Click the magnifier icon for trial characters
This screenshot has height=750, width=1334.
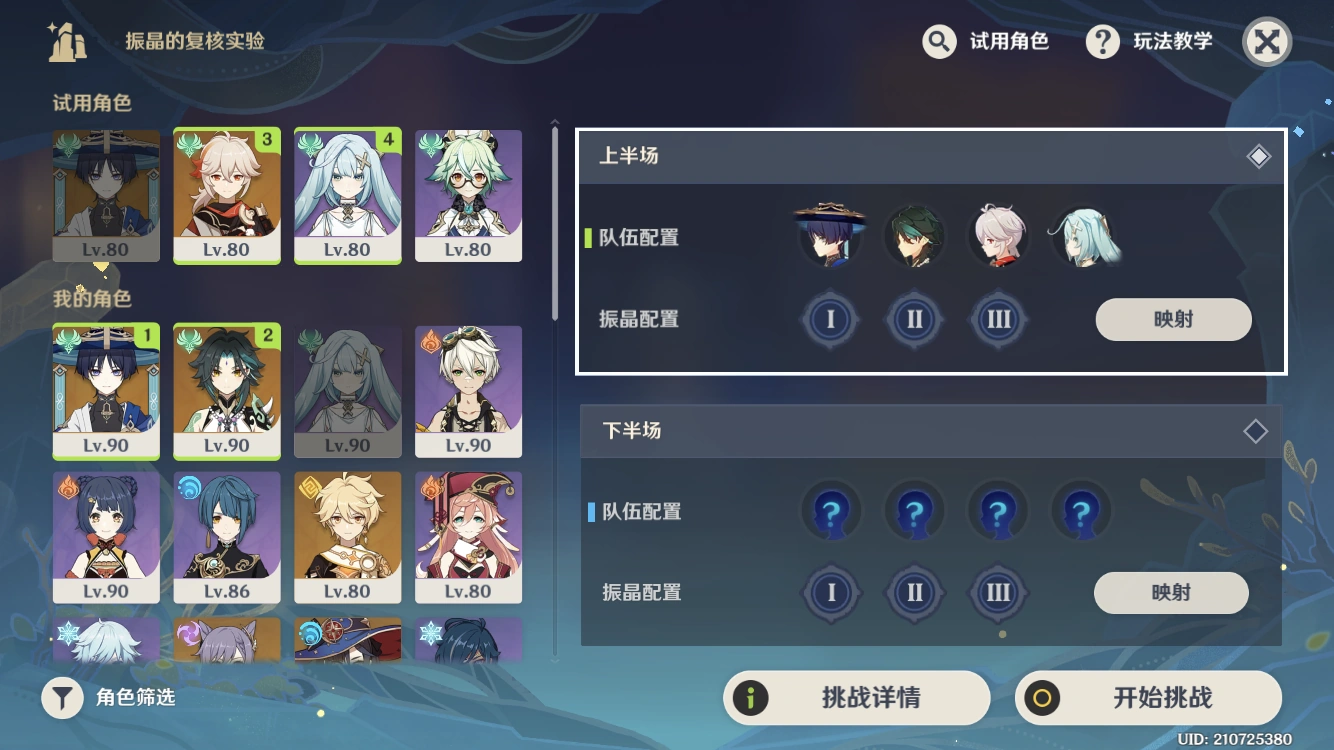938,42
